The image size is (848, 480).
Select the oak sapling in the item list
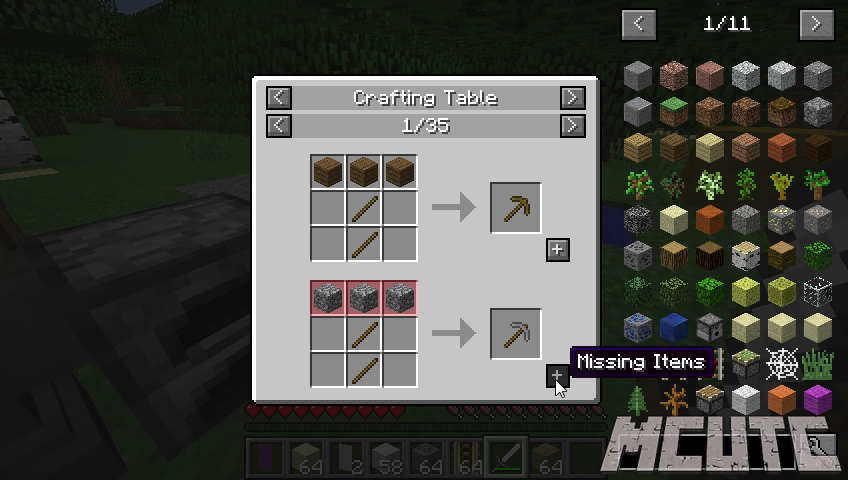pyautogui.click(x=638, y=183)
